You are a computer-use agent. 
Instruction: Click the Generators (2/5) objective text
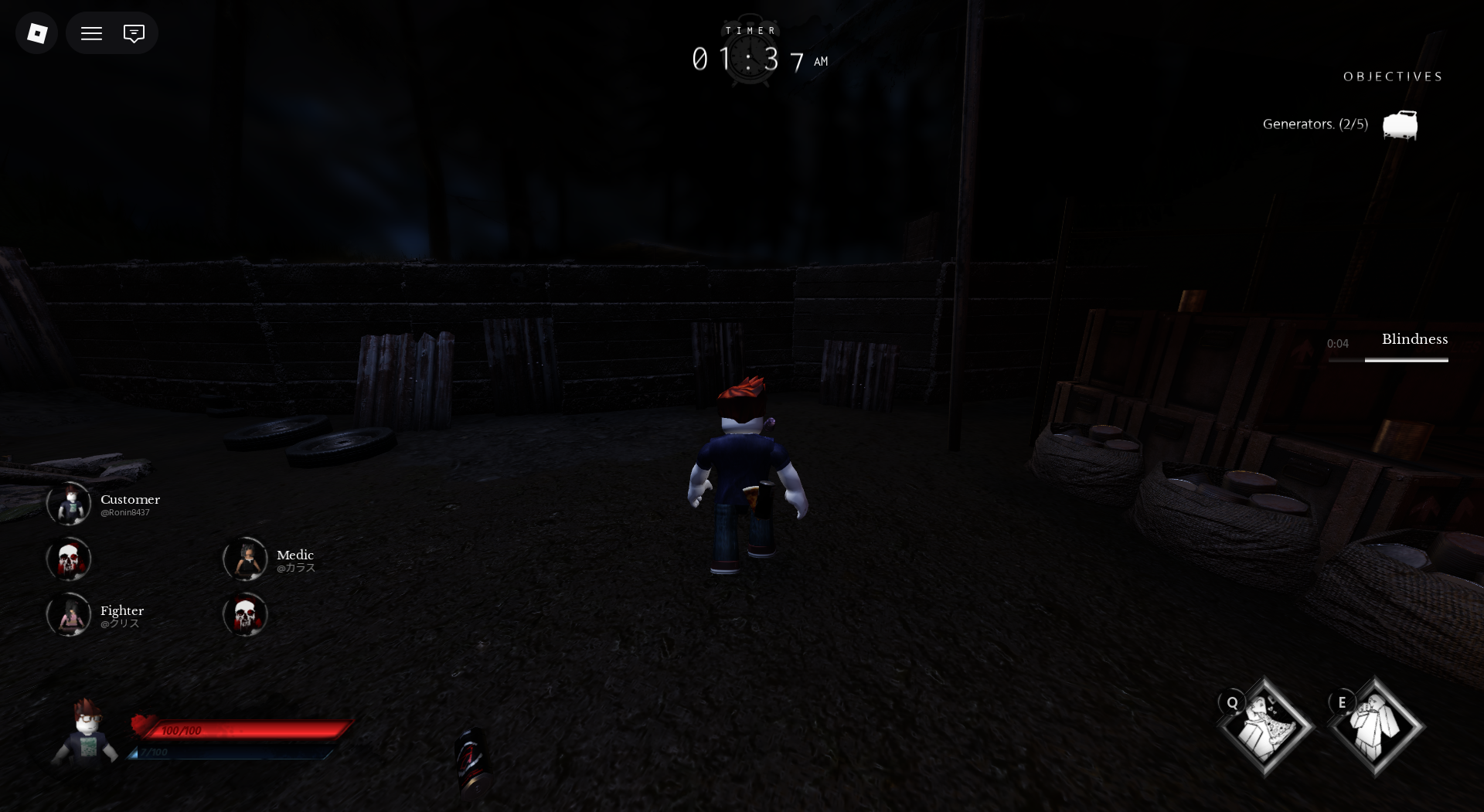click(1314, 124)
